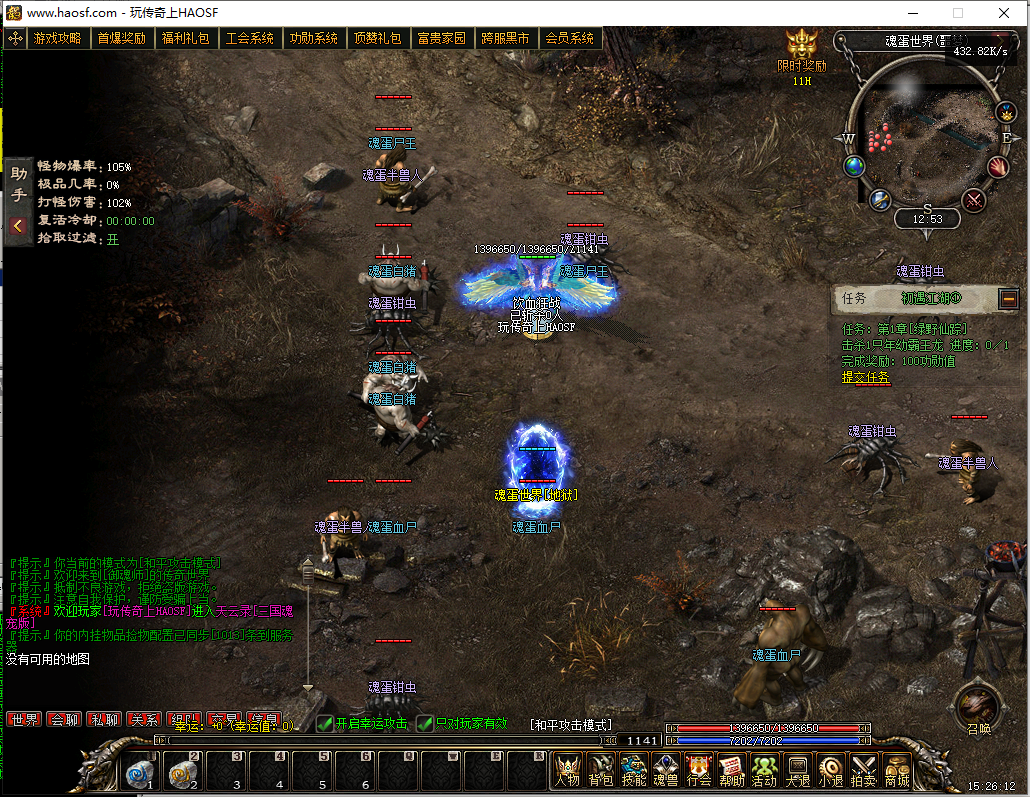Open the 福利礼包 gift pack menu

[x=185, y=39]
